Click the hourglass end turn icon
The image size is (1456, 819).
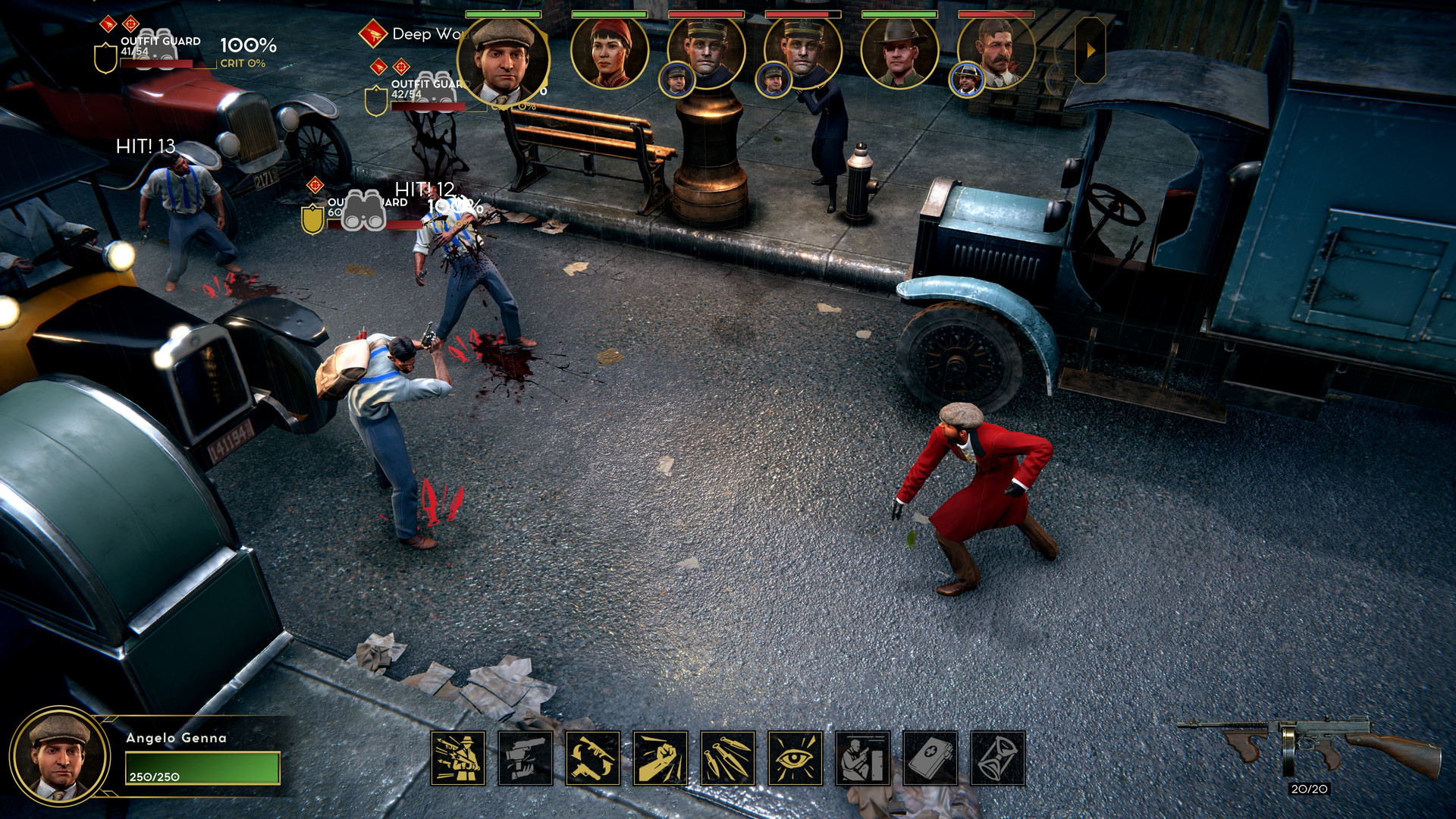click(998, 758)
